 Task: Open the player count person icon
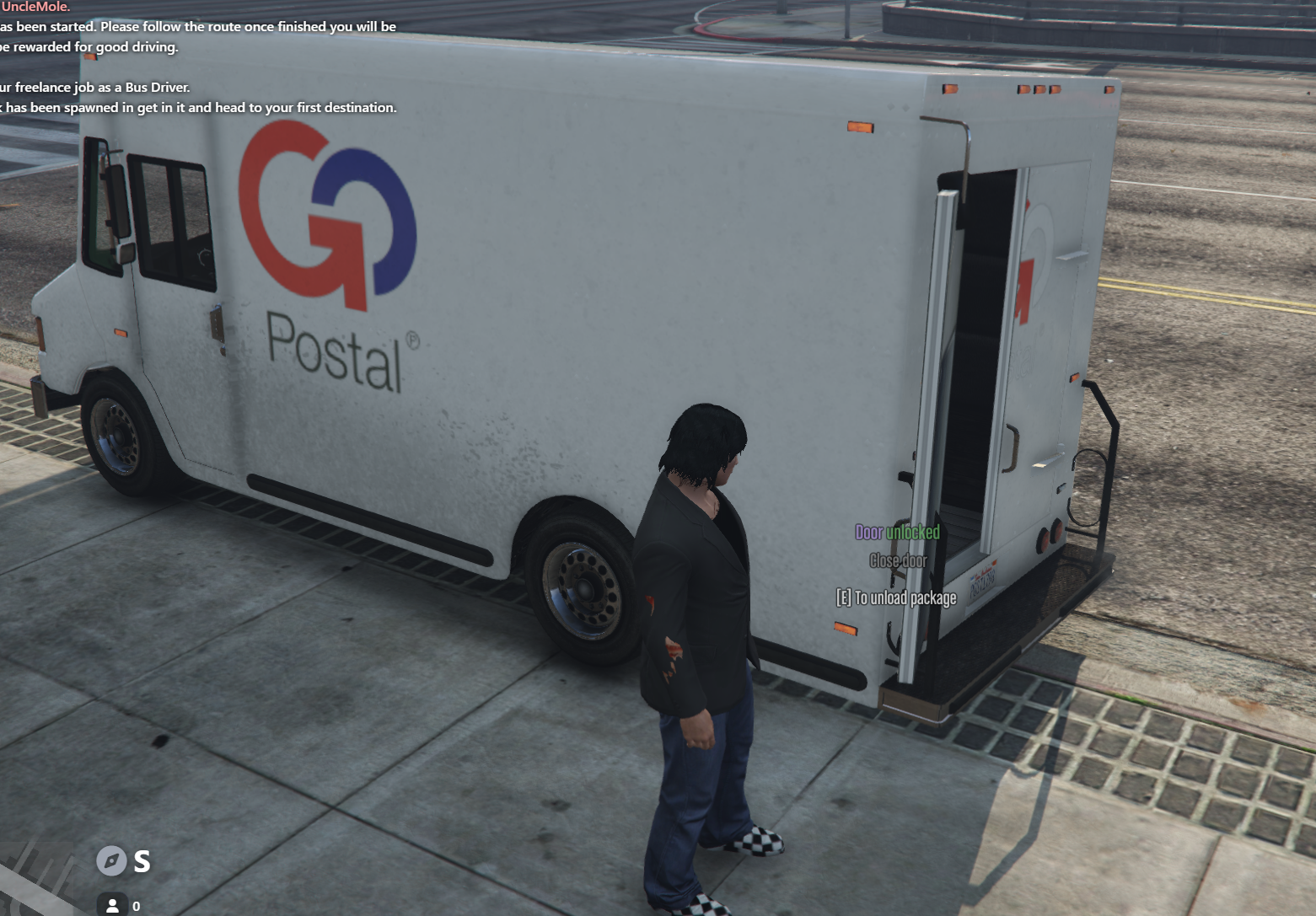point(112,906)
